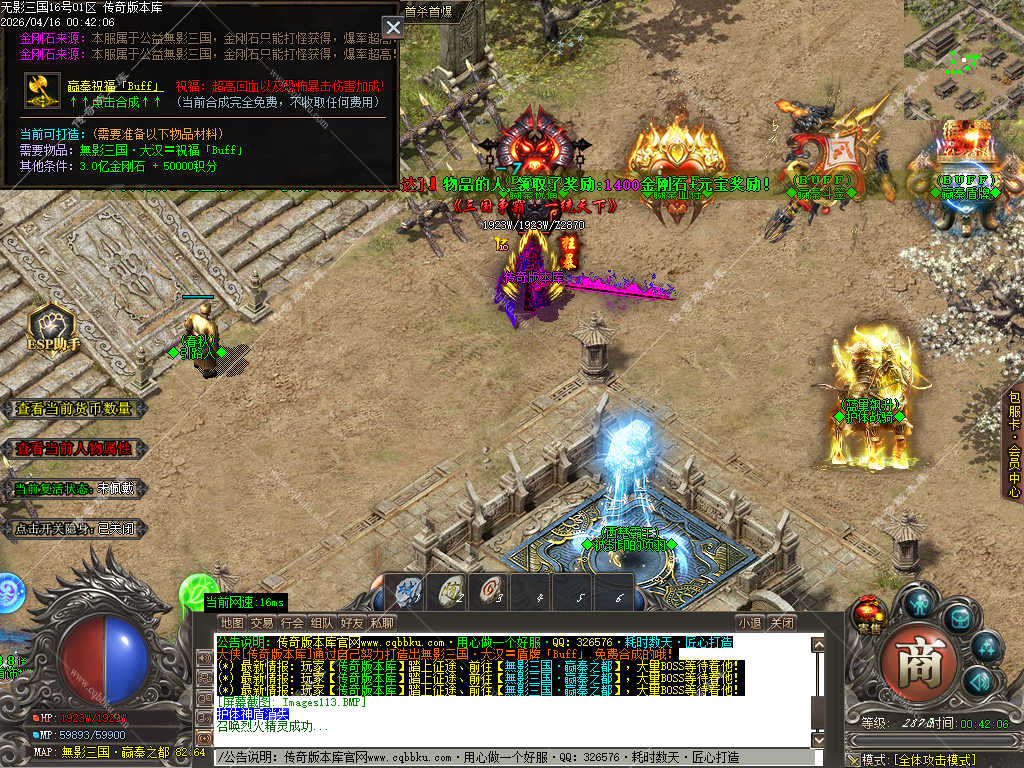Screen dimensions: 1024x768
Task: Close the 赢秦祝福 crafting panel
Action: 393,27
